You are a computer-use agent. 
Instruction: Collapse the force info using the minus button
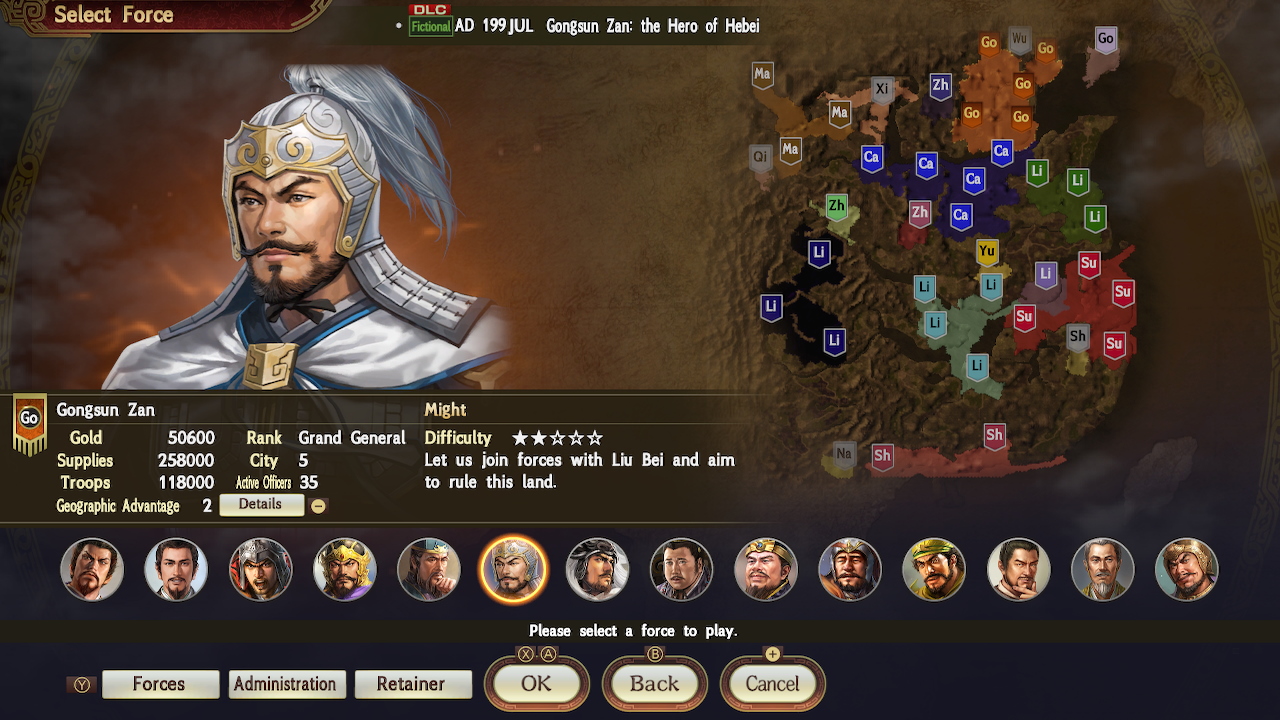point(318,505)
